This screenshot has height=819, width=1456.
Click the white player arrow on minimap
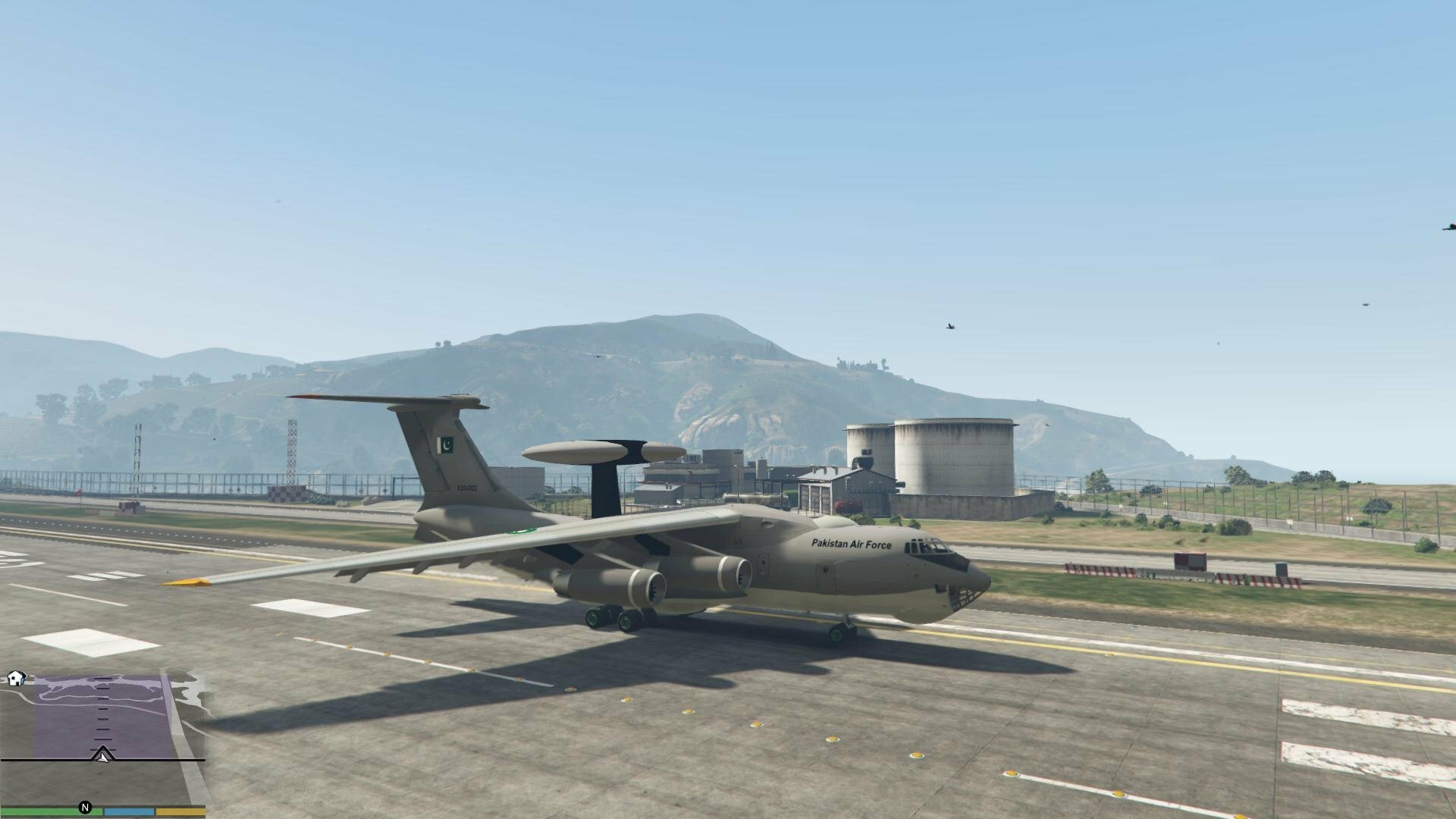(103, 755)
